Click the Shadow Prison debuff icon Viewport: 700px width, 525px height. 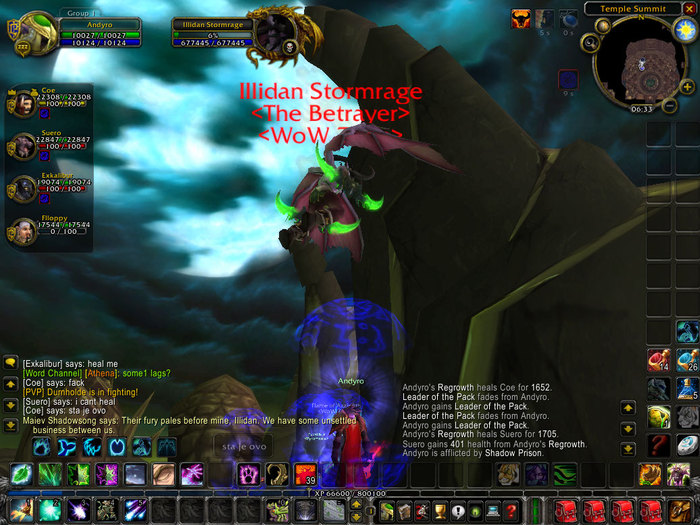point(569,78)
